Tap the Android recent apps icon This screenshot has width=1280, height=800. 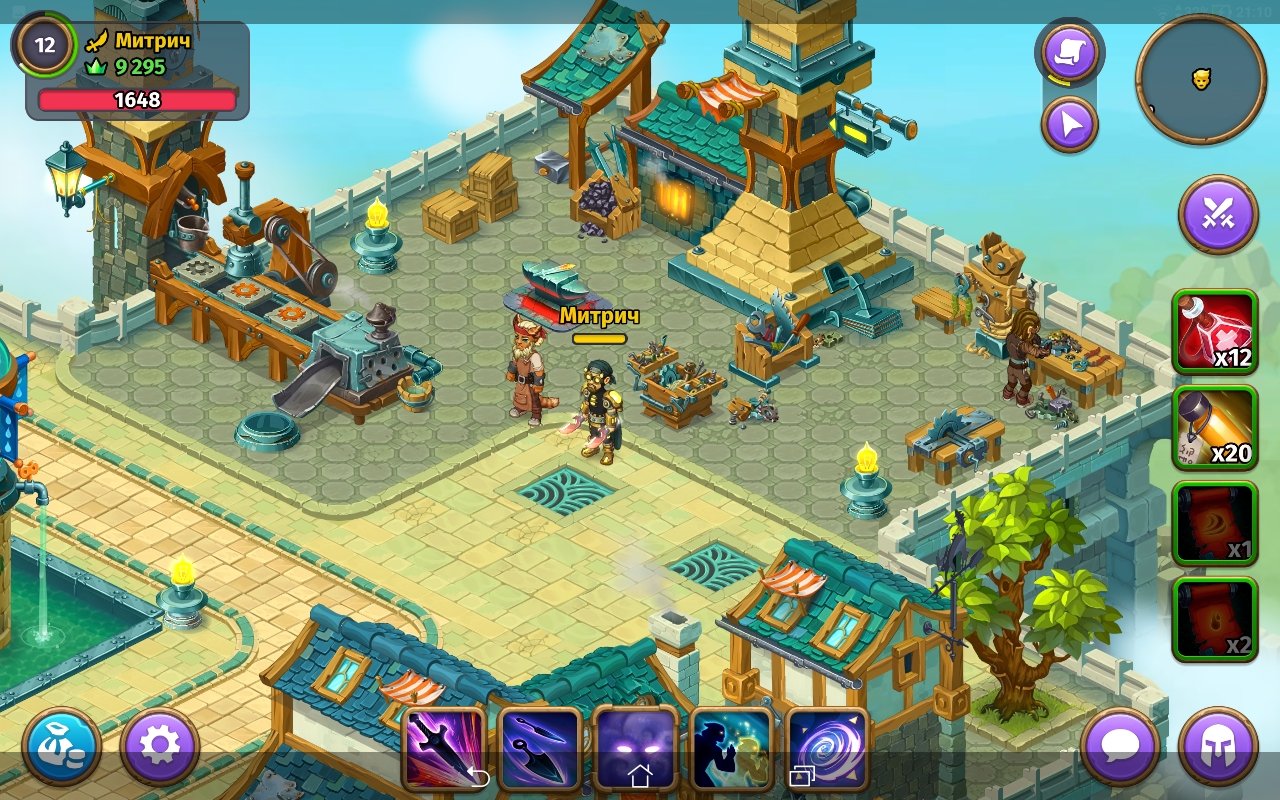800,776
